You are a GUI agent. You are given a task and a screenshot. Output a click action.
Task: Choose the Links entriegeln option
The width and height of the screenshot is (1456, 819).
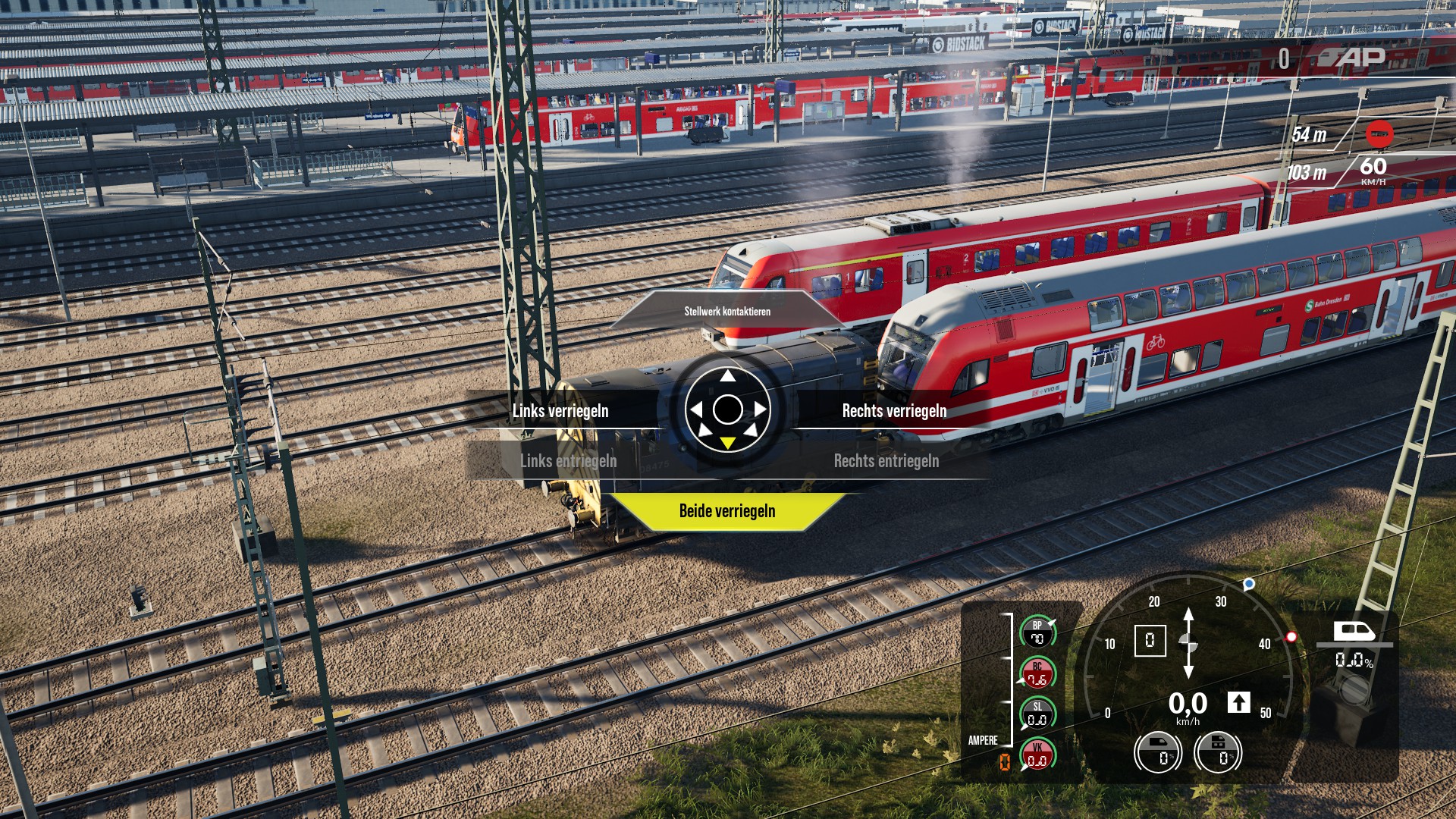tap(568, 460)
